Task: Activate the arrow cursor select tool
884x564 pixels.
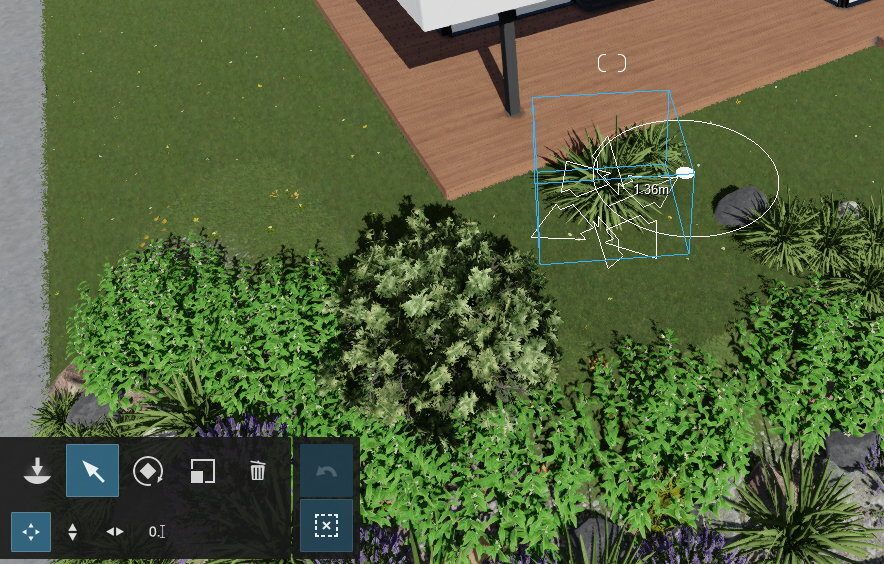Action: pyautogui.click(x=93, y=471)
